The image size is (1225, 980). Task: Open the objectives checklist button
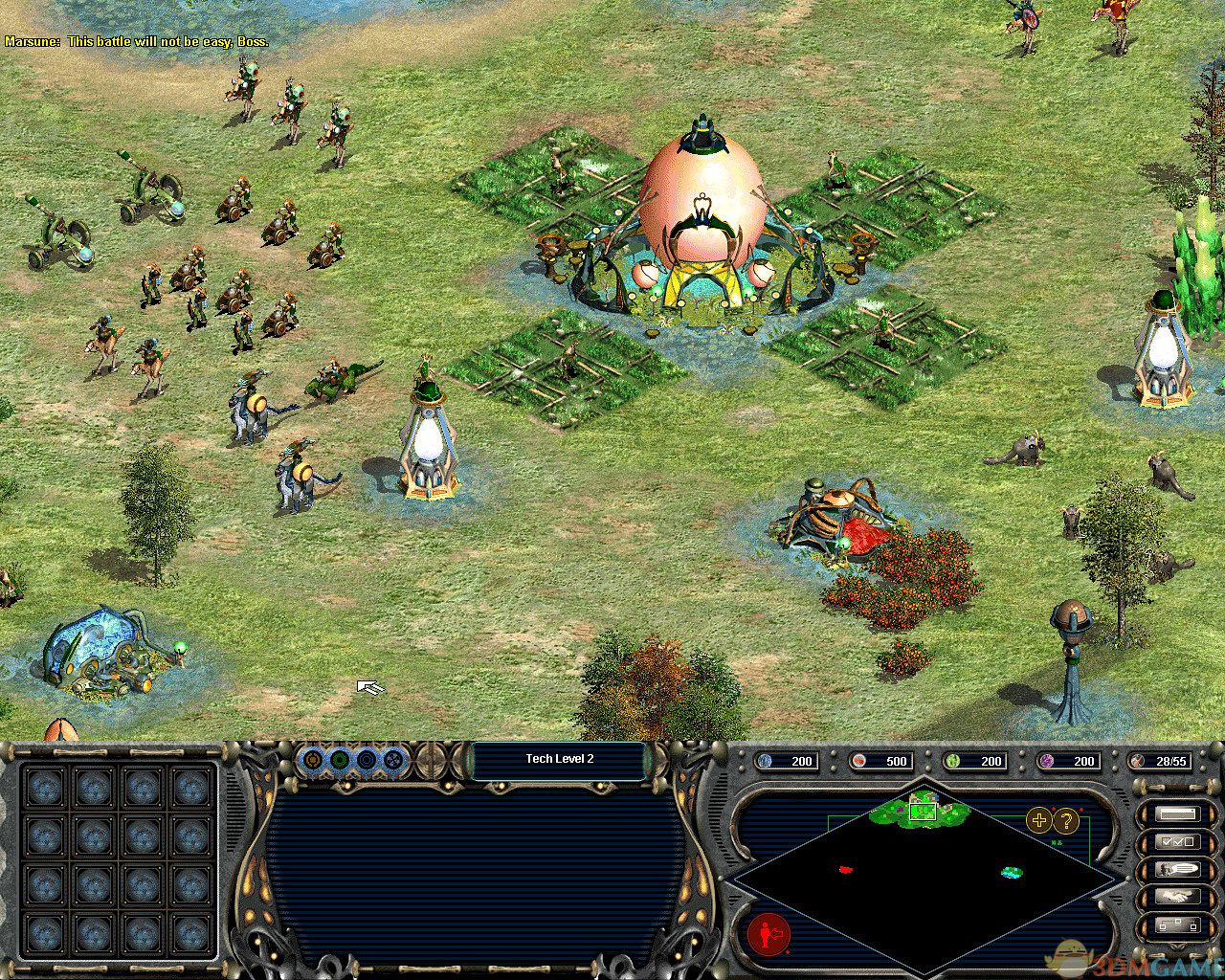pyautogui.click(x=1177, y=842)
